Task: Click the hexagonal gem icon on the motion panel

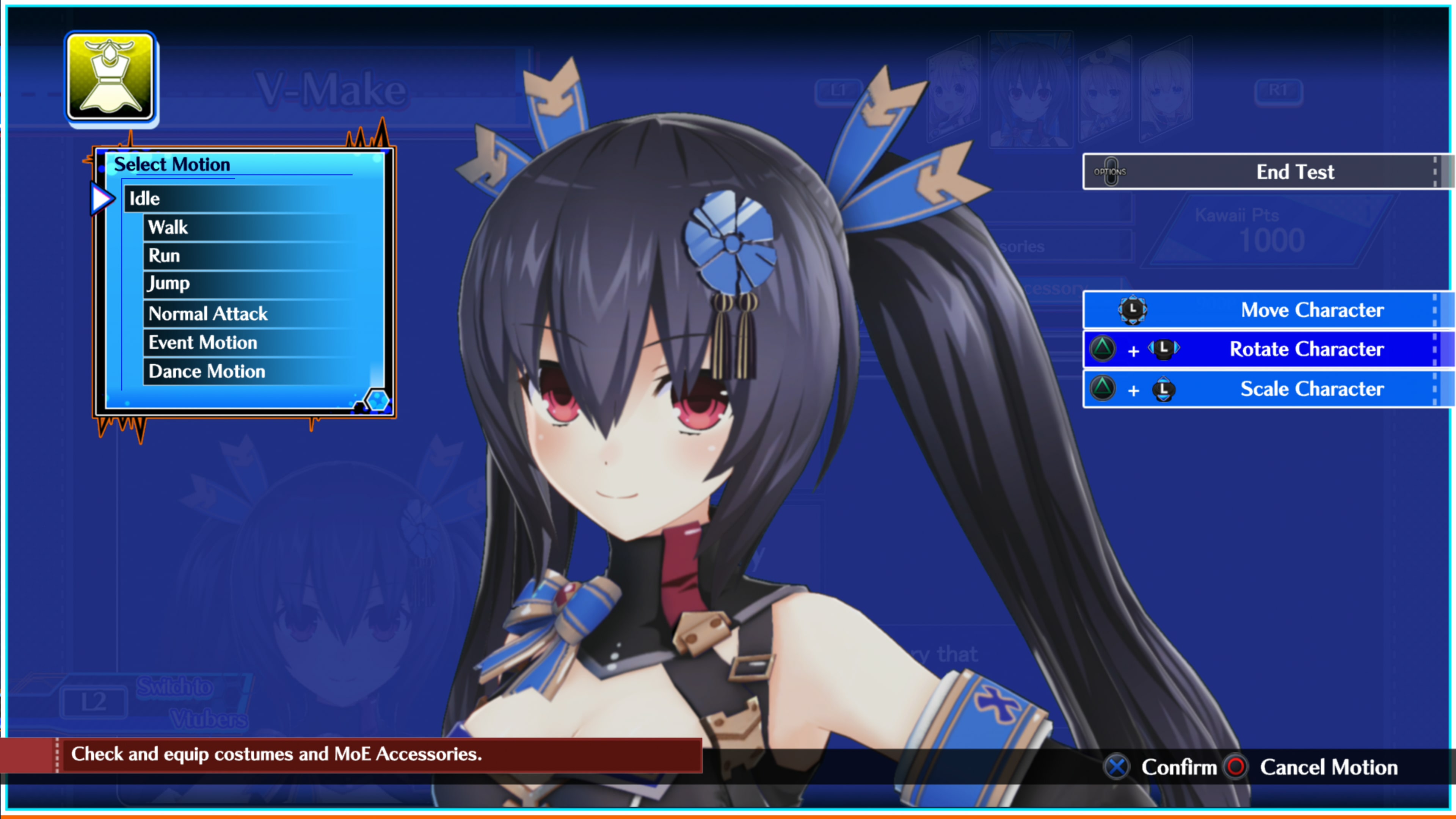Action: point(378,400)
